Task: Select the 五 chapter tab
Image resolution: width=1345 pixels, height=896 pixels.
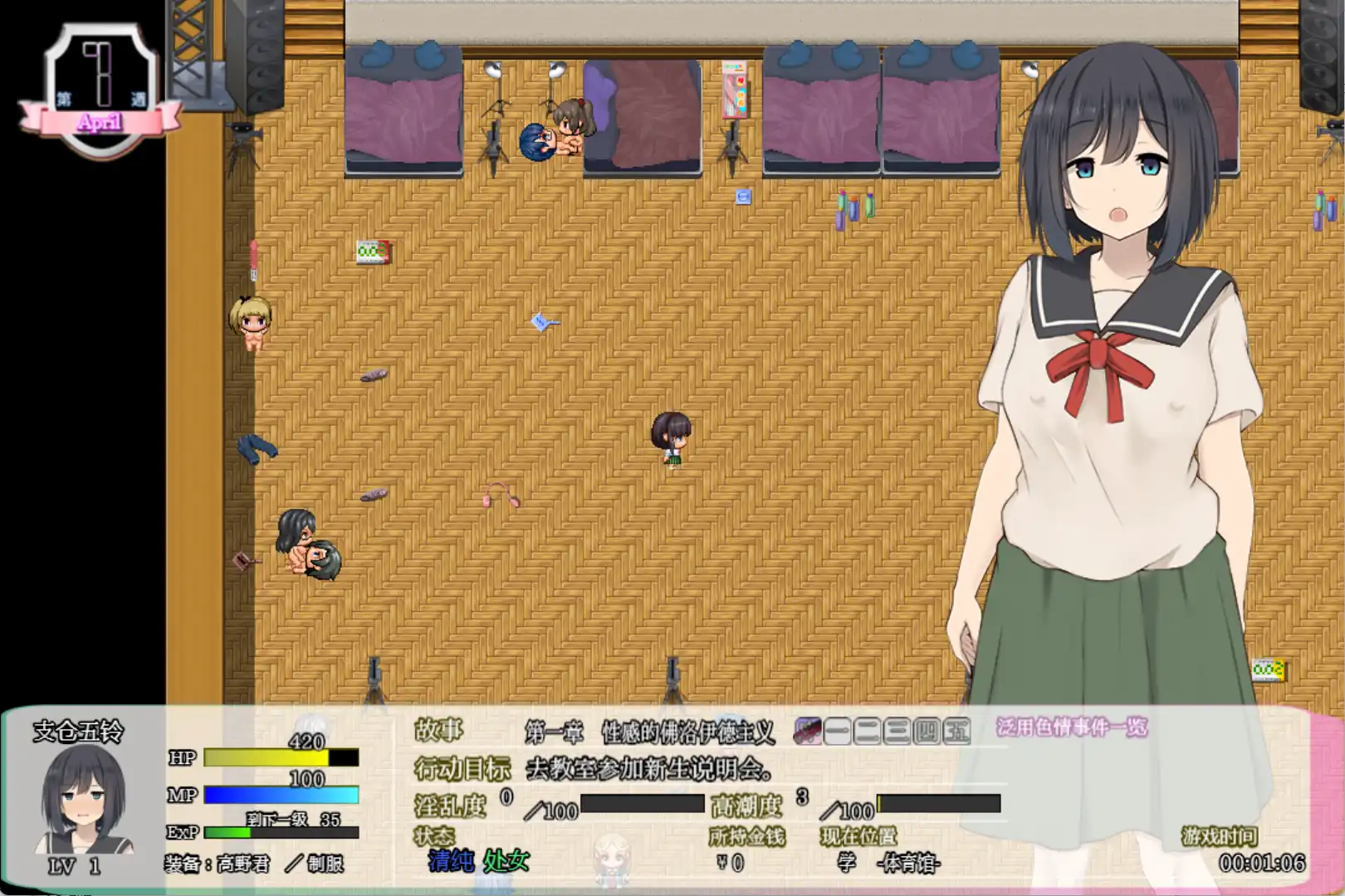Action: pos(955,731)
